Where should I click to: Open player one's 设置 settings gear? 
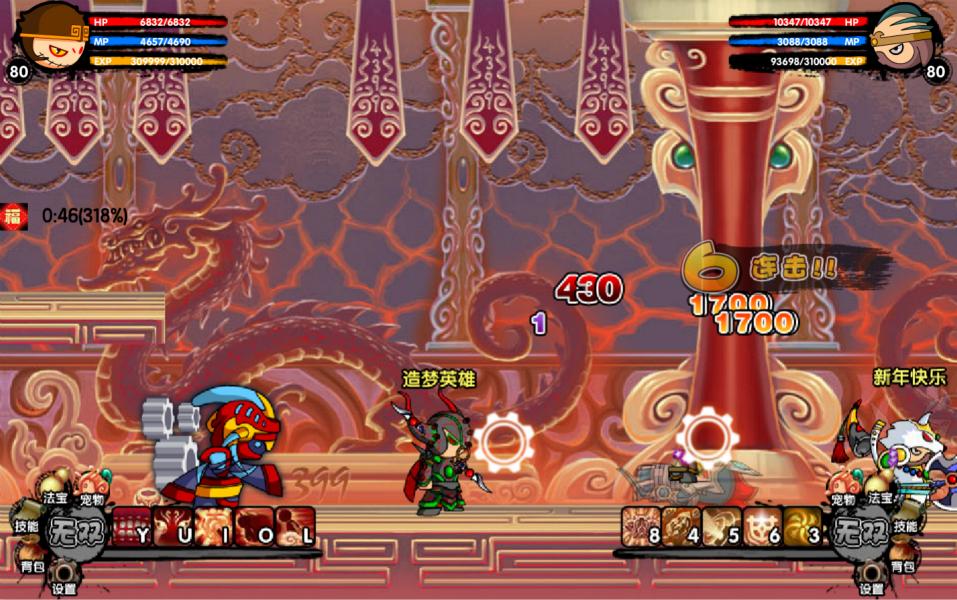point(65,577)
